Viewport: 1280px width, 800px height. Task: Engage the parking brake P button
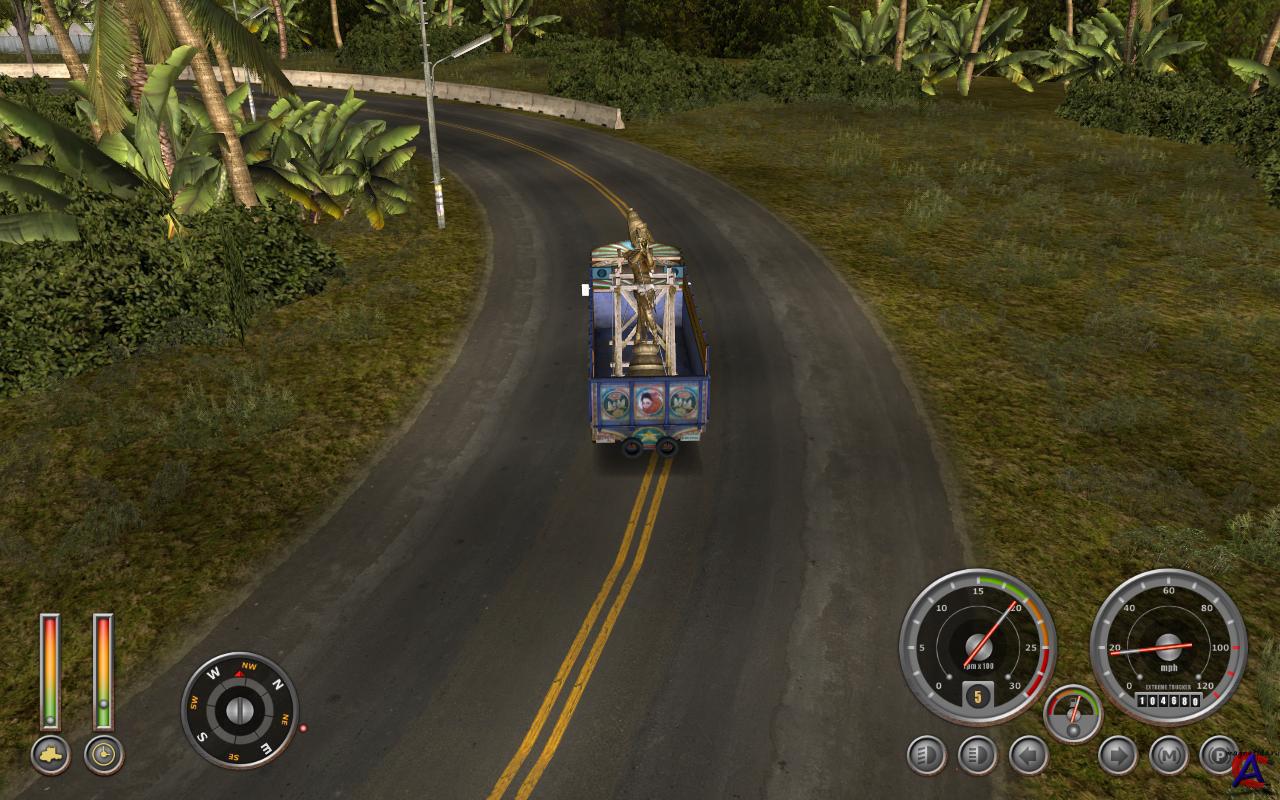tap(1218, 755)
